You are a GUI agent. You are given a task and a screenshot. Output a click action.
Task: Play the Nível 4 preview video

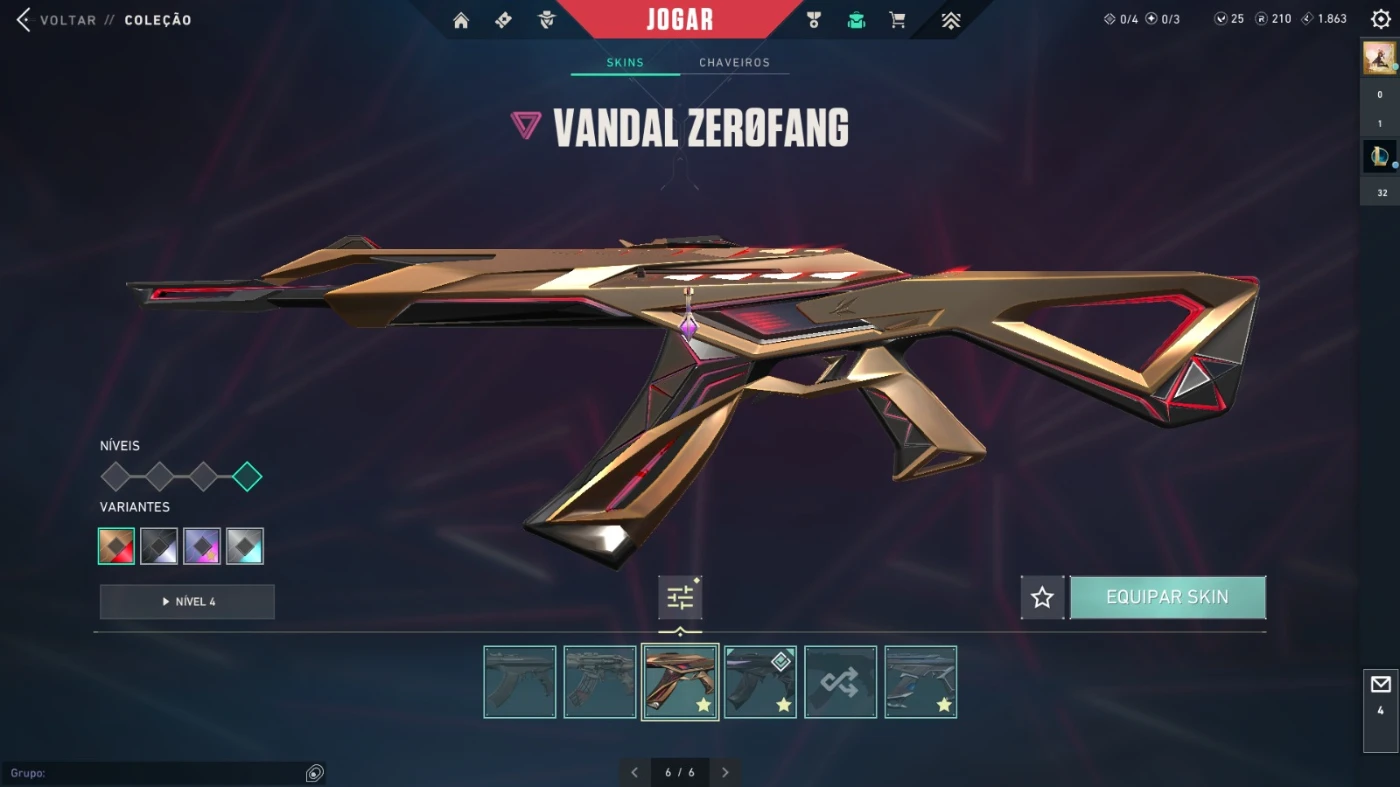[187, 602]
